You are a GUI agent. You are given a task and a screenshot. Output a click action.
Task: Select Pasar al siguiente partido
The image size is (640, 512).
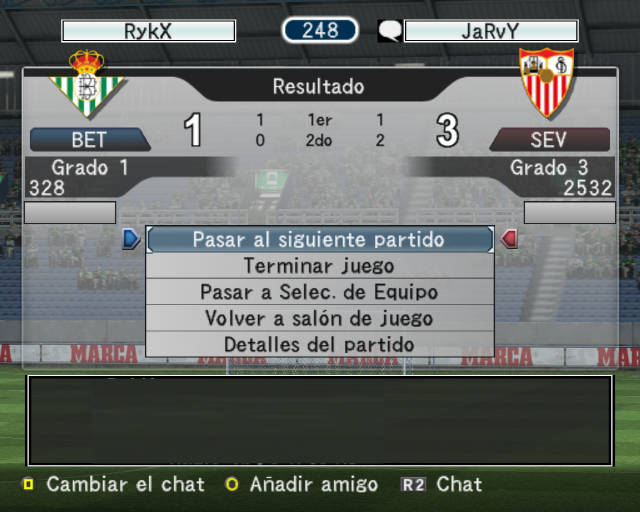[319, 240]
